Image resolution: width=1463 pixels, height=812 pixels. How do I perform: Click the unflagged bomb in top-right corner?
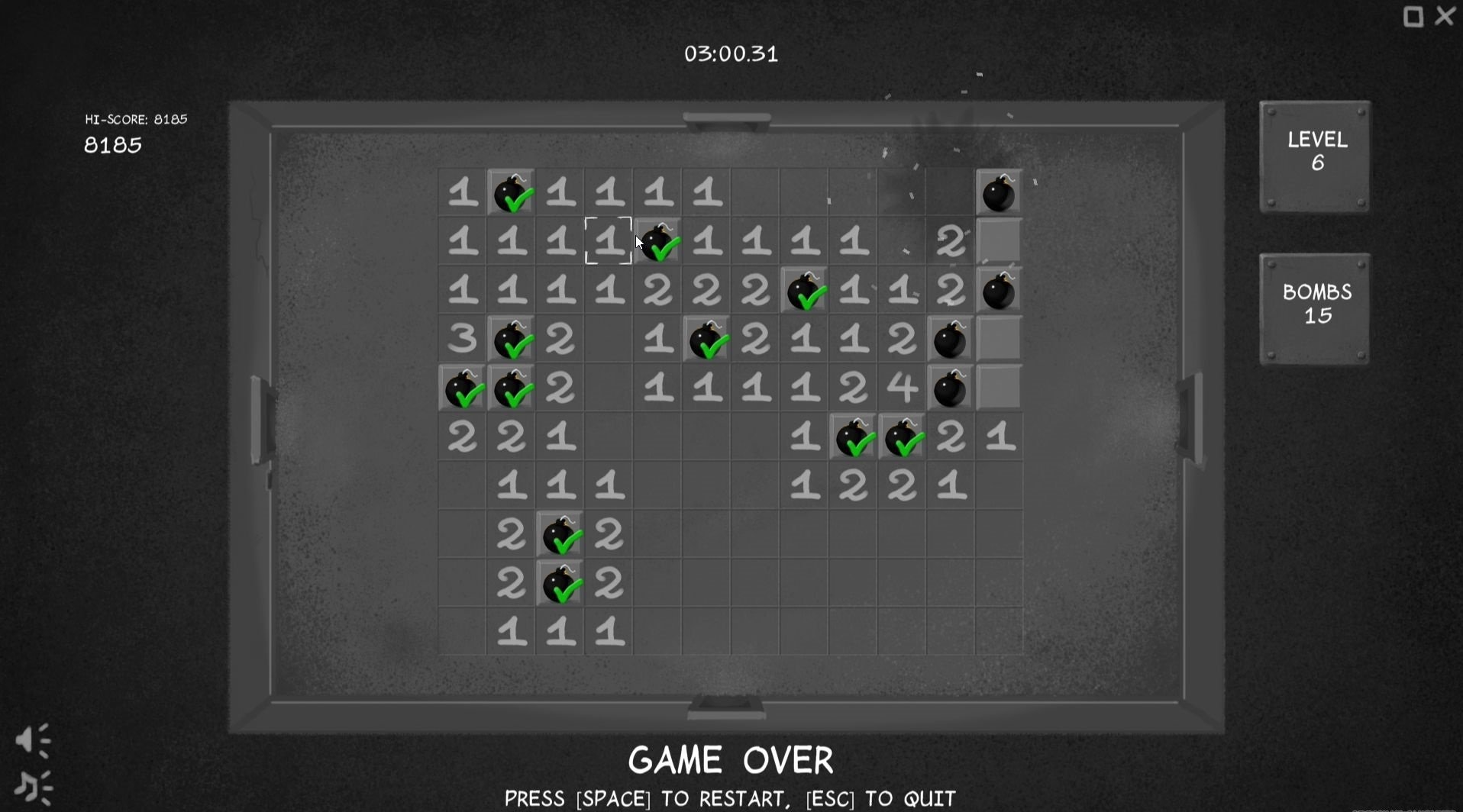(x=999, y=193)
